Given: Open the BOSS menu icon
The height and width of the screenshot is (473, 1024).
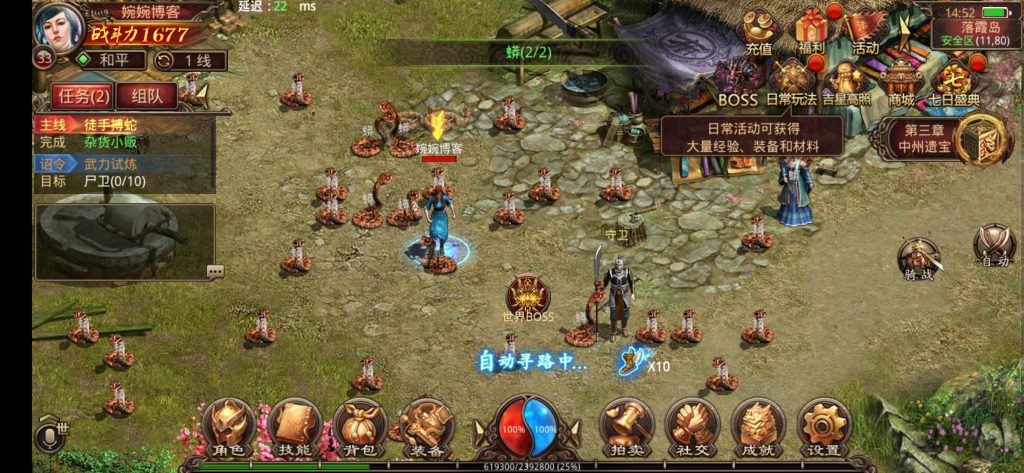Looking at the screenshot, I should [x=738, y=82].
